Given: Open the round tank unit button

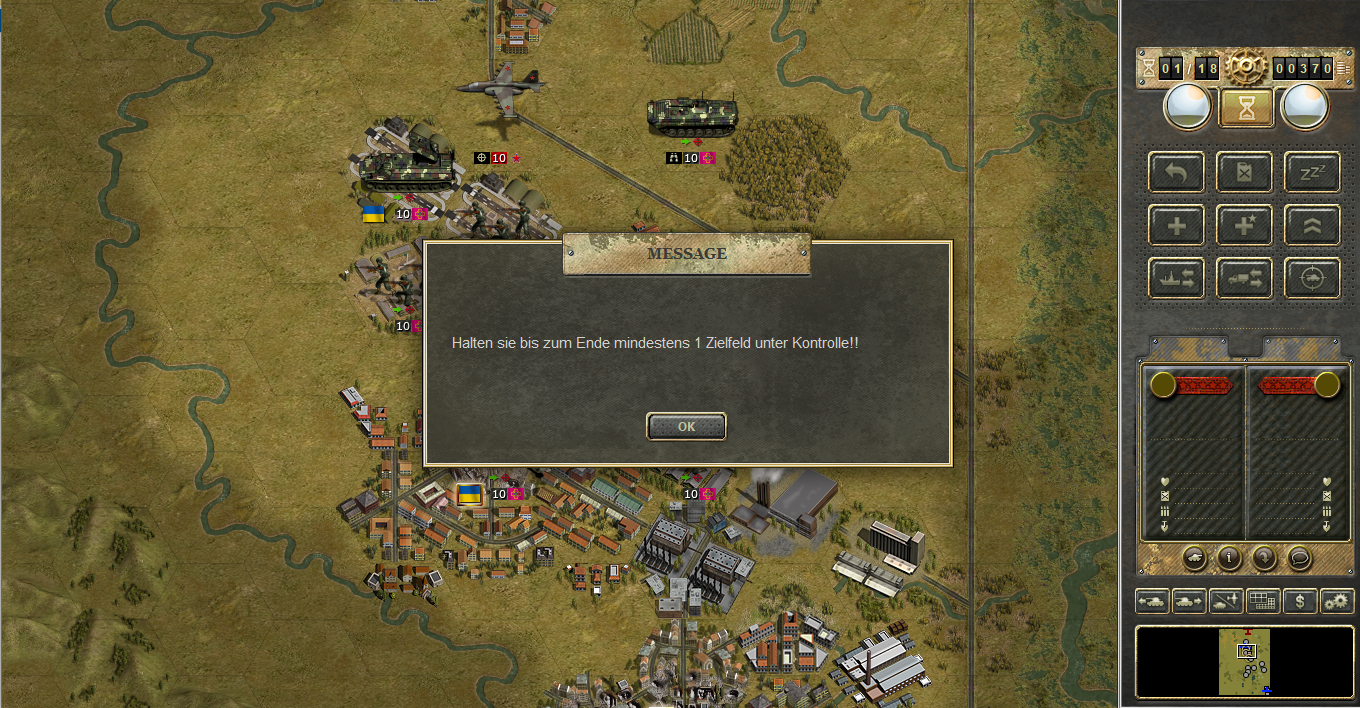Looking at the screenshot, I should click(1193, 558).
